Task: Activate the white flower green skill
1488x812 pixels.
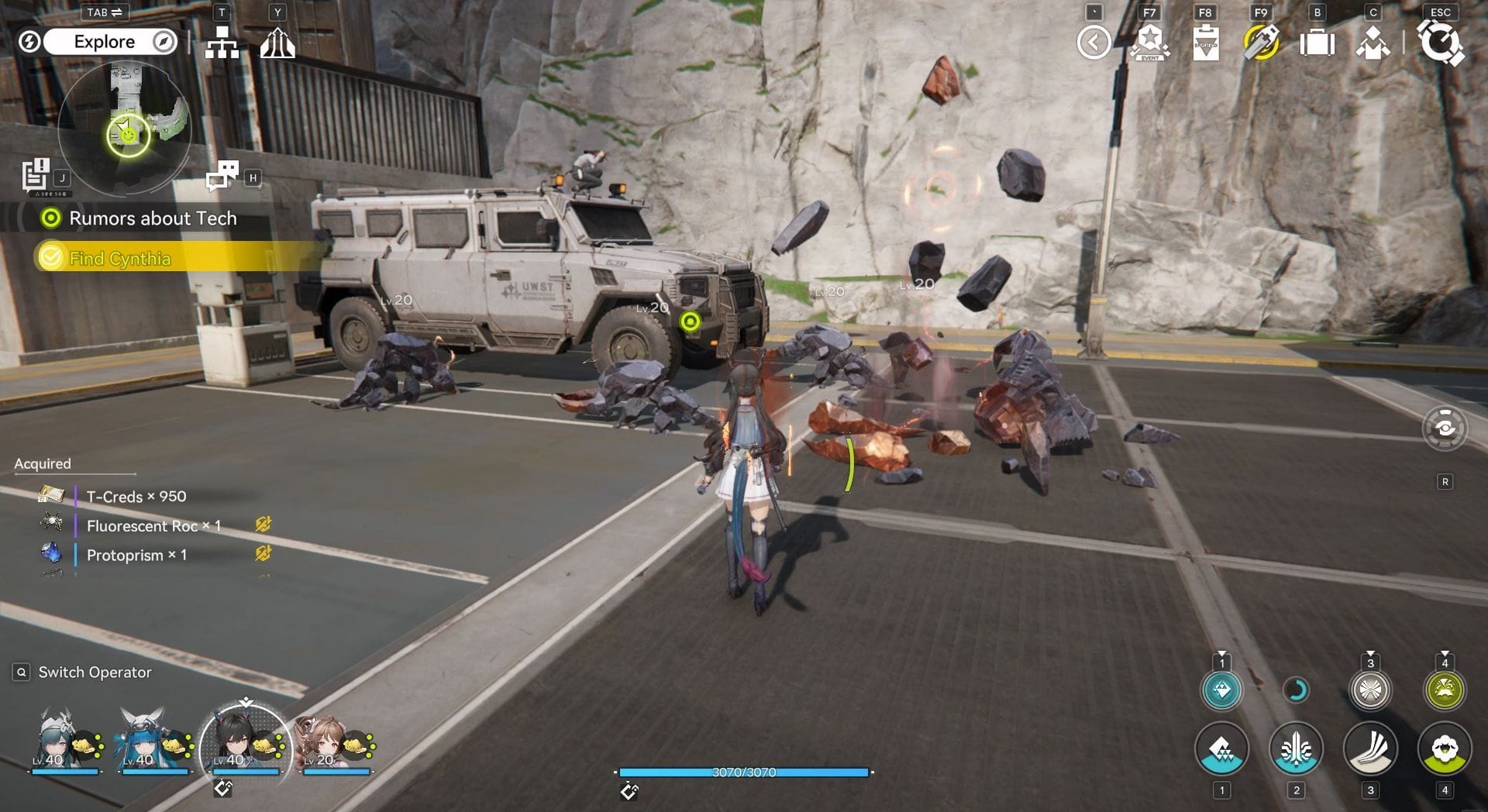Action: coord(1445,748)
